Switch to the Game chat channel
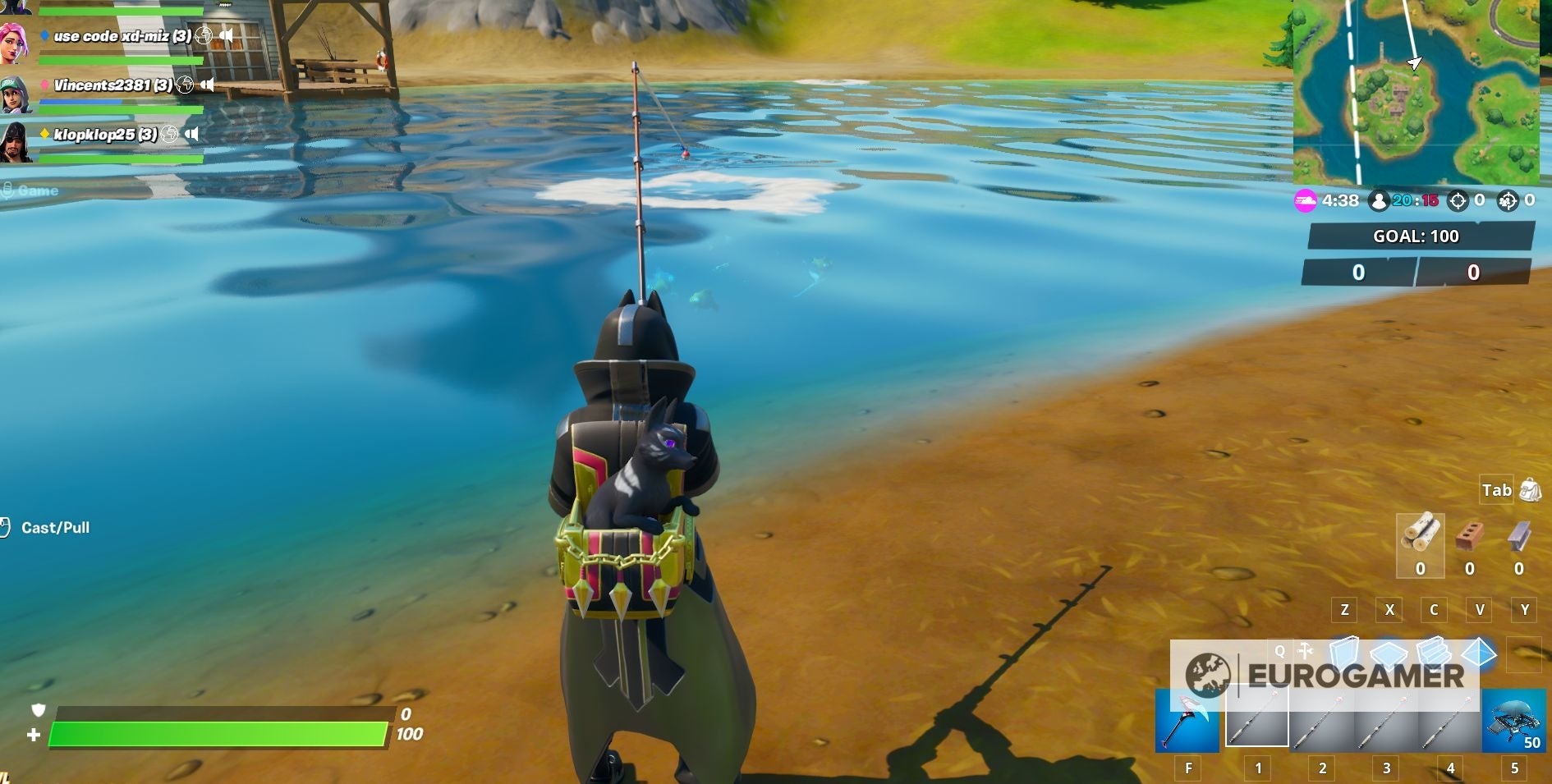The width and height of the screenshot is (1552, 784). pos(37,190)
